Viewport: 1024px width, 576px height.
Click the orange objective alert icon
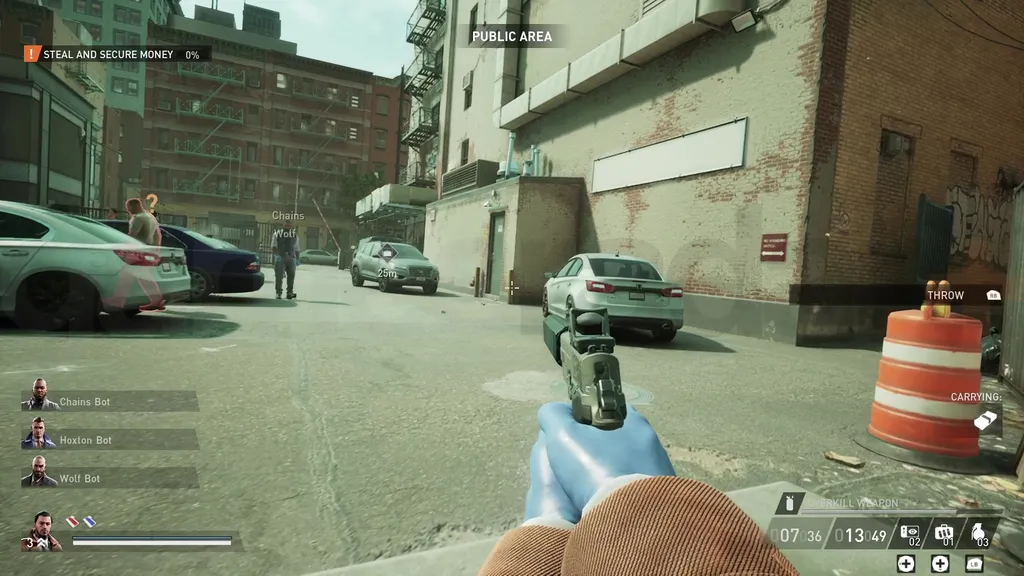pyautogui.click(x=32, y=54)
